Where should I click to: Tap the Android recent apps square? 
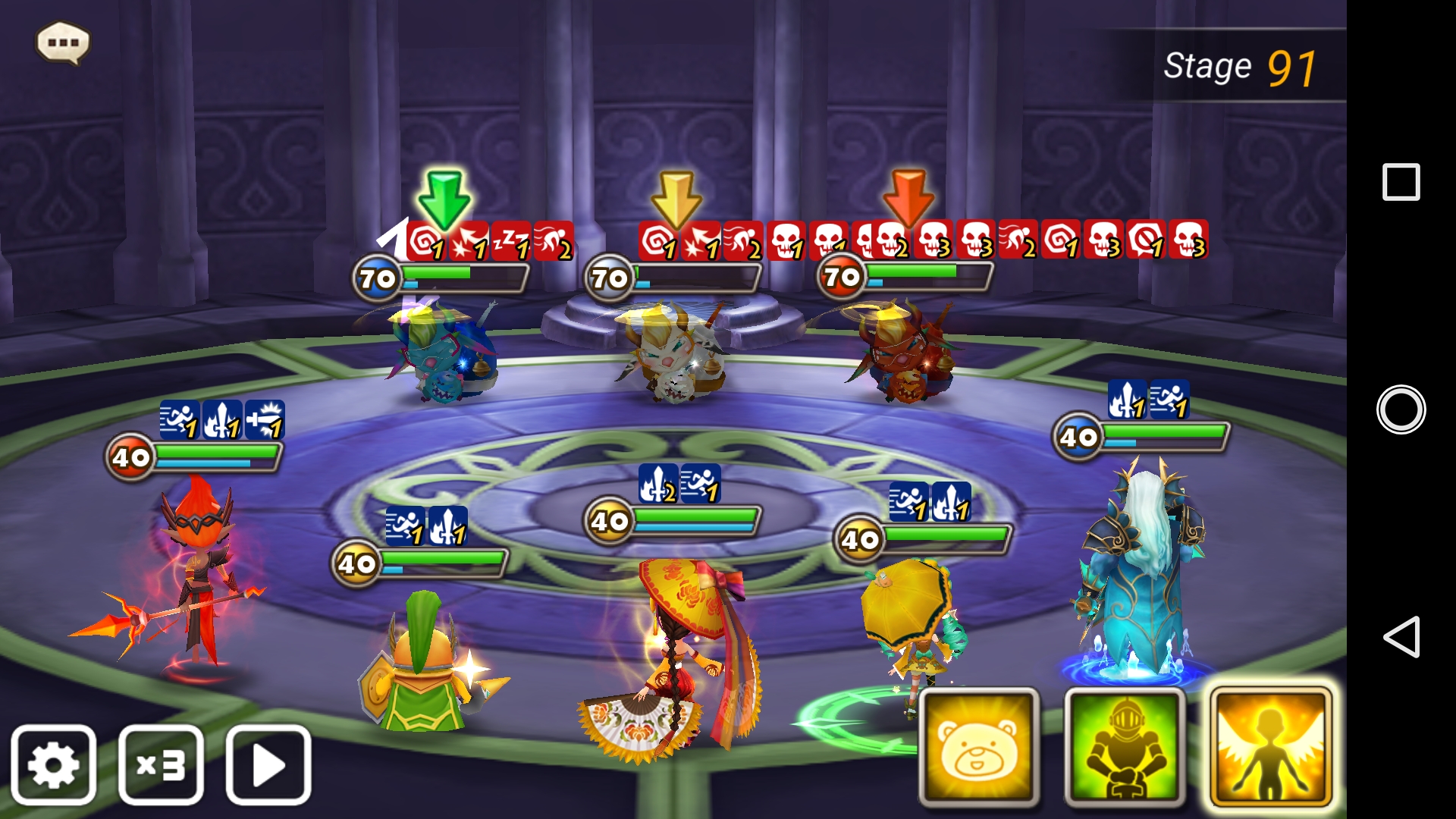pyautogui.click(x=1401, y=182)
